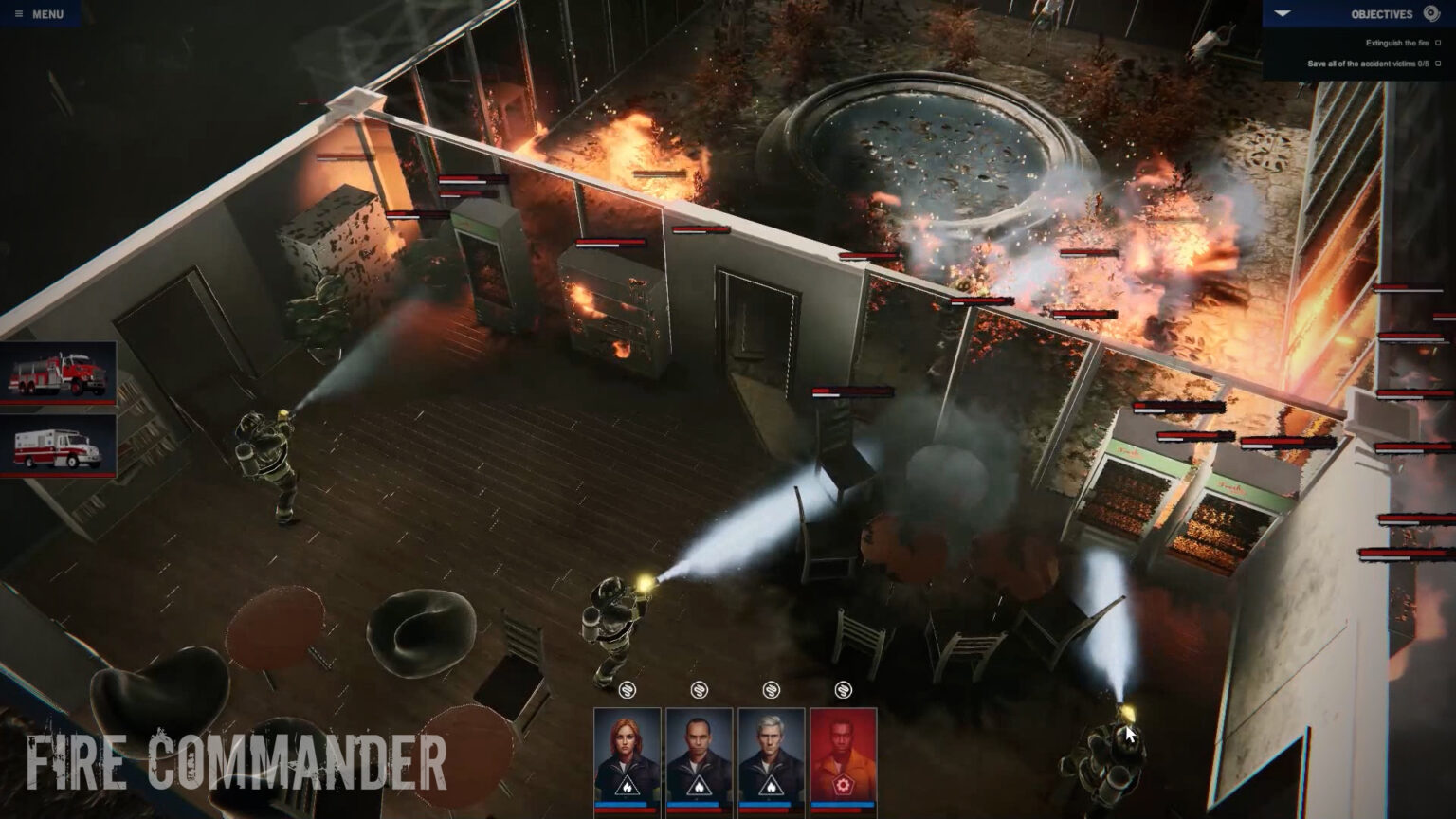Click the hose icon above the bald firefighter
This screenshot has width=1456, height=819.
[x=700, y=690]
